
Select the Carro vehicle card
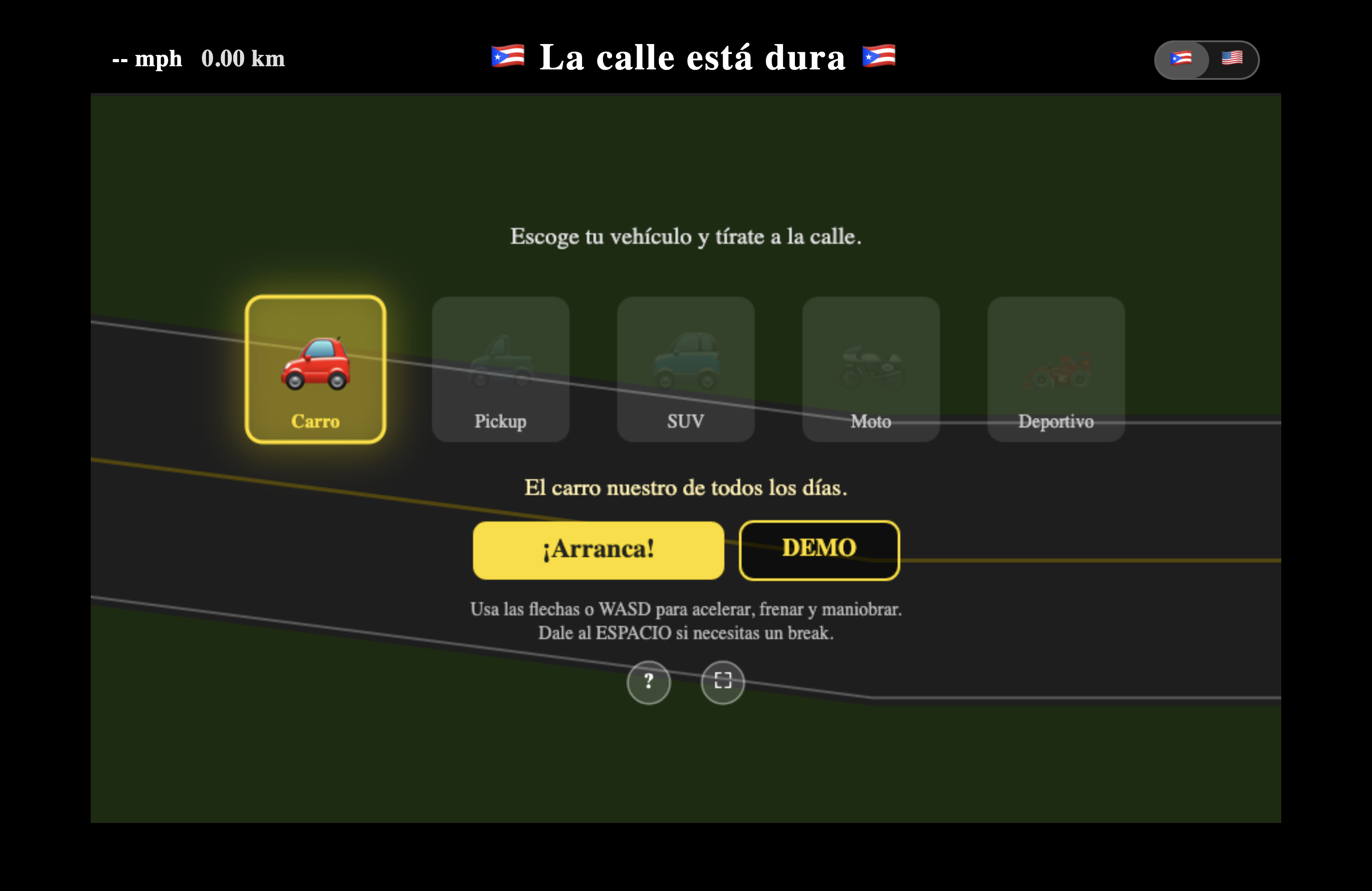(x=316, y=369)
